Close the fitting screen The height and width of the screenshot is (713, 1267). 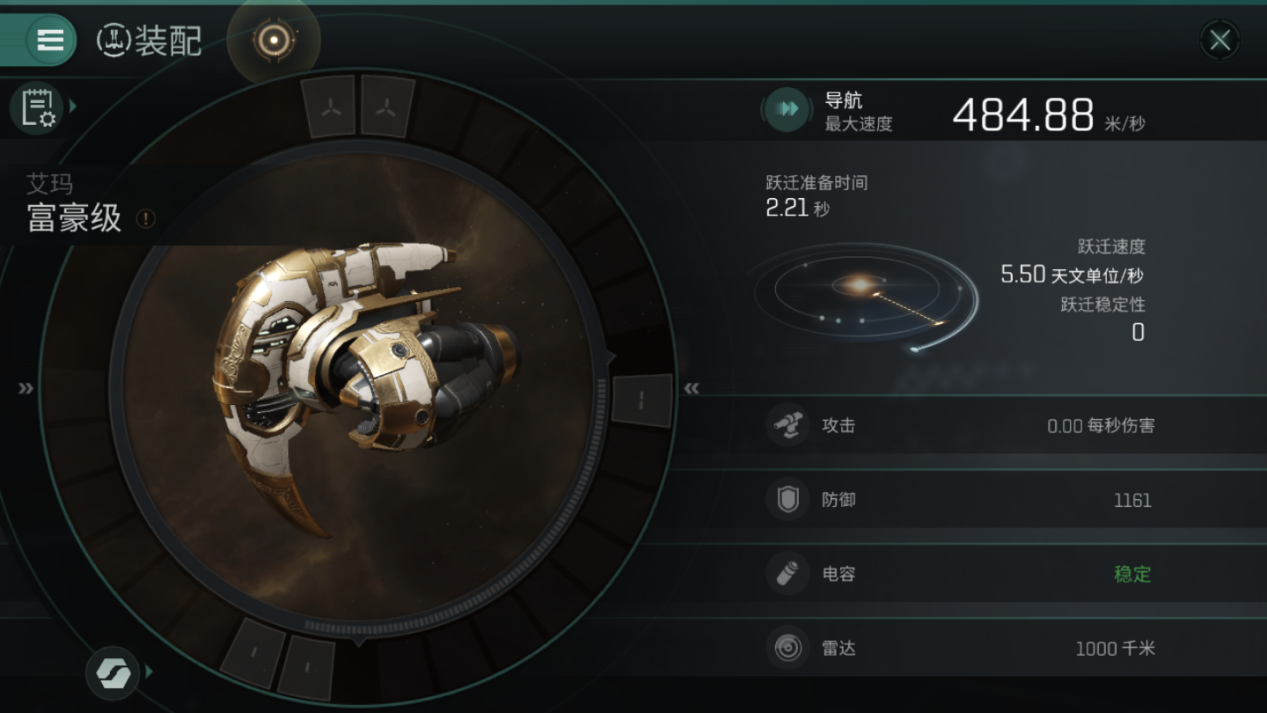pyautogui.click(x=1219, y=40)
